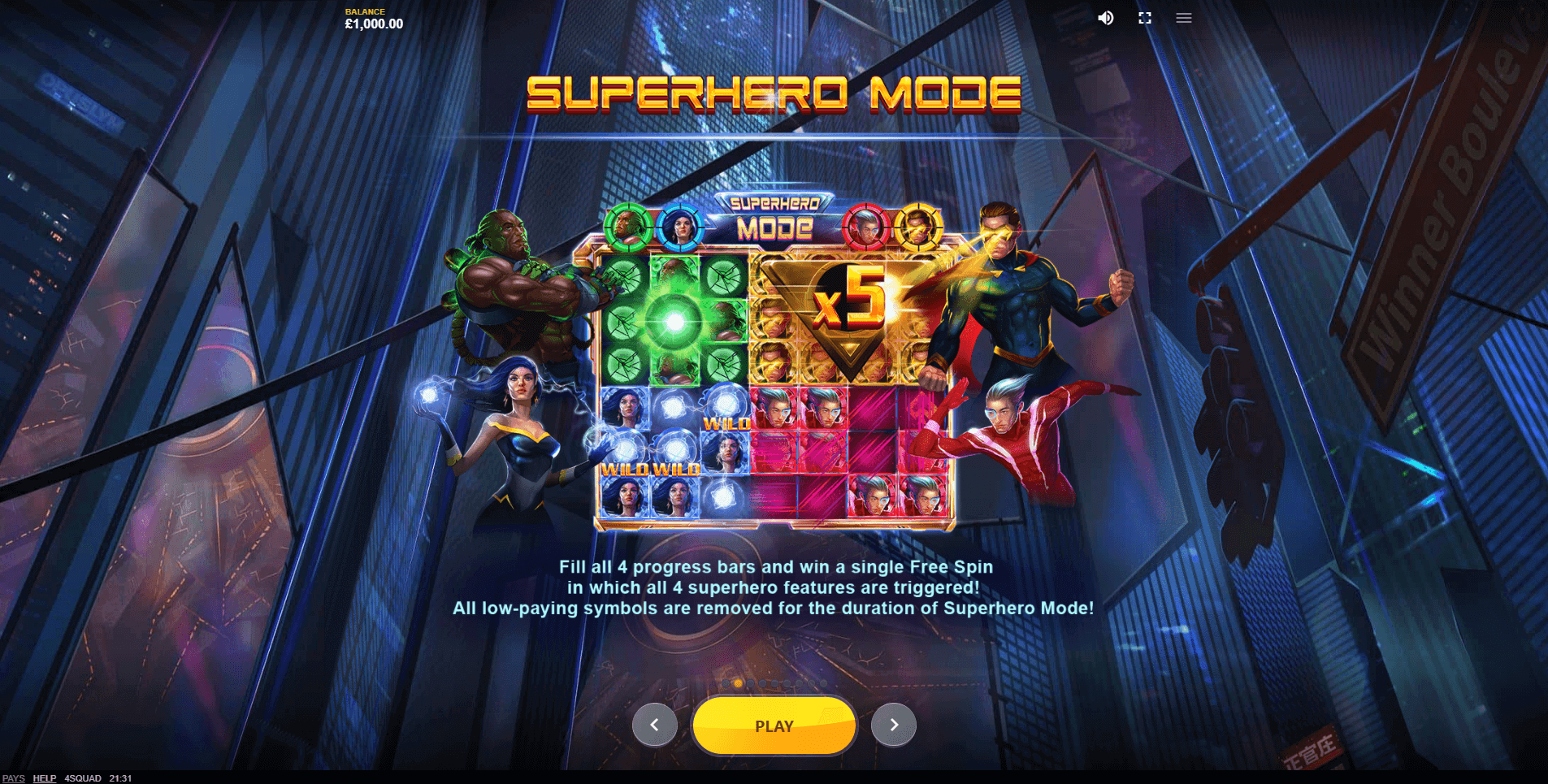This screenshot has height=784, width=1548.
Task: Mute sound with the speaker icon
Action: coord(1106,18)
